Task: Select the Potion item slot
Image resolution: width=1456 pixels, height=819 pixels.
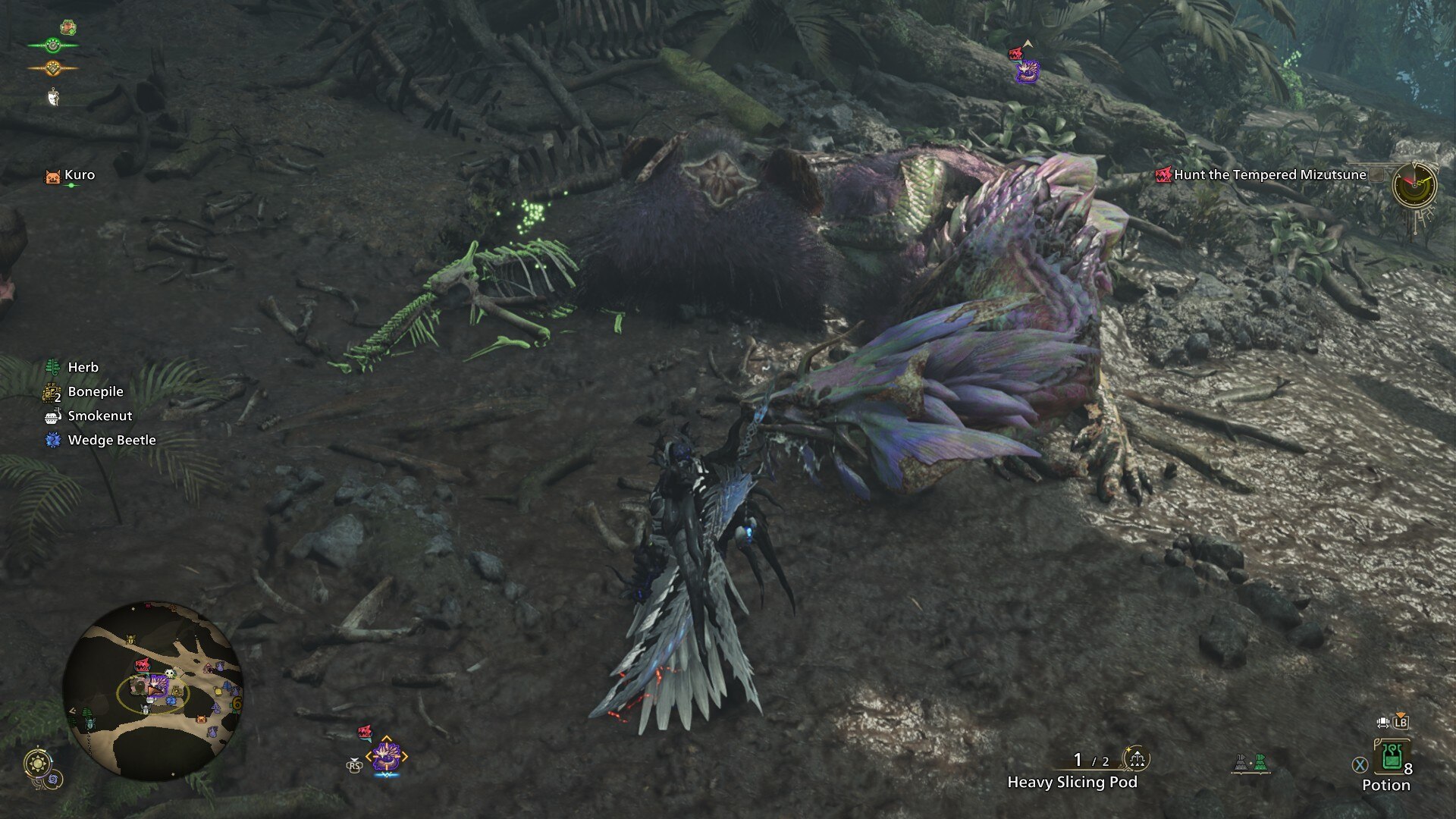Action: [1392, 756]
